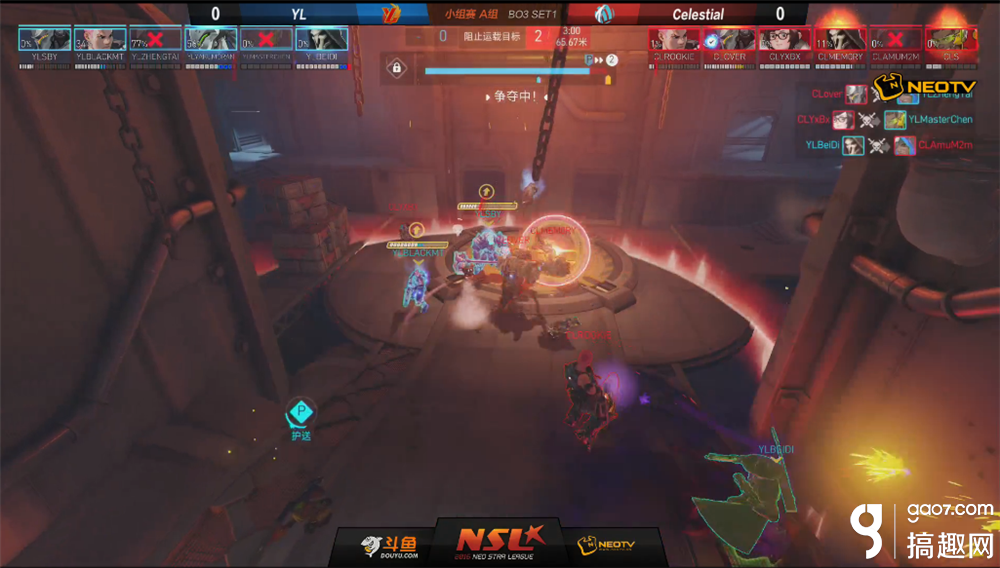This screenshot has height=568, width=1000.
Task: Select CLYXBX's Mei portrait
Action: [x=785, y=39]
